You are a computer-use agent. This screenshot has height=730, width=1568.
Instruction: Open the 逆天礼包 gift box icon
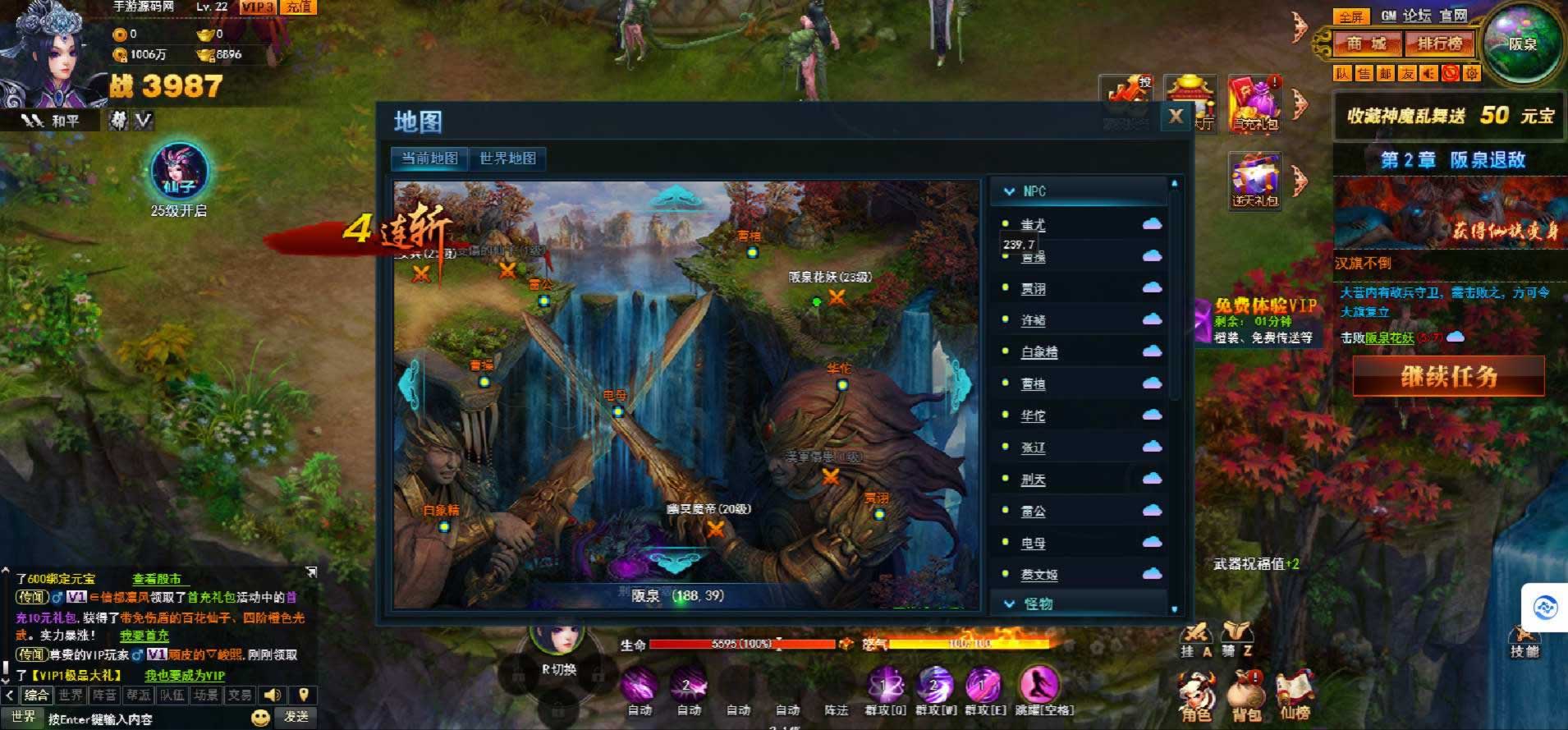[x=1254, y=180]
